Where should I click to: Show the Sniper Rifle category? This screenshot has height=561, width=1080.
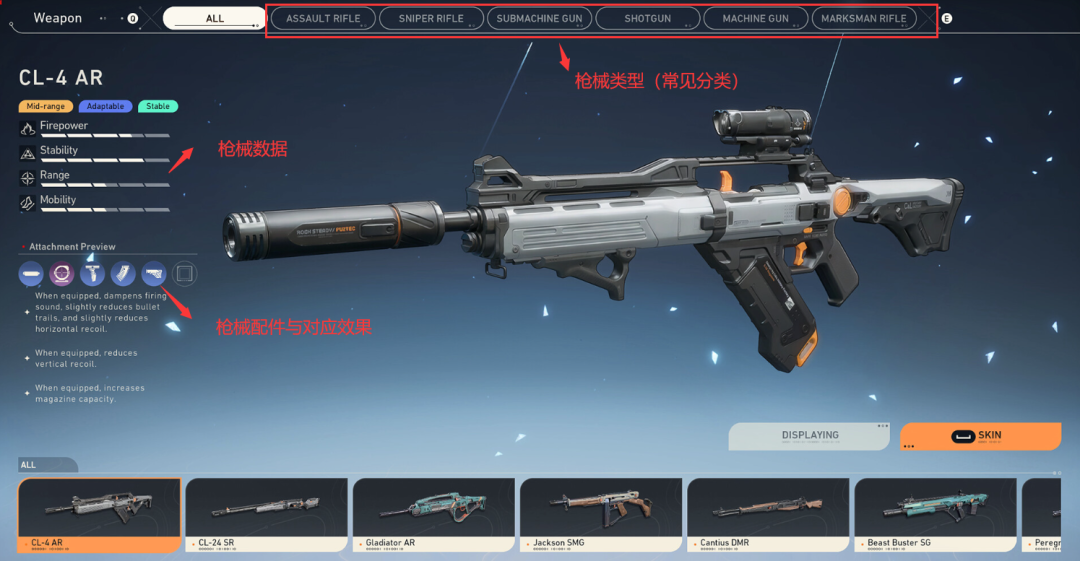[x=431, y=18]
